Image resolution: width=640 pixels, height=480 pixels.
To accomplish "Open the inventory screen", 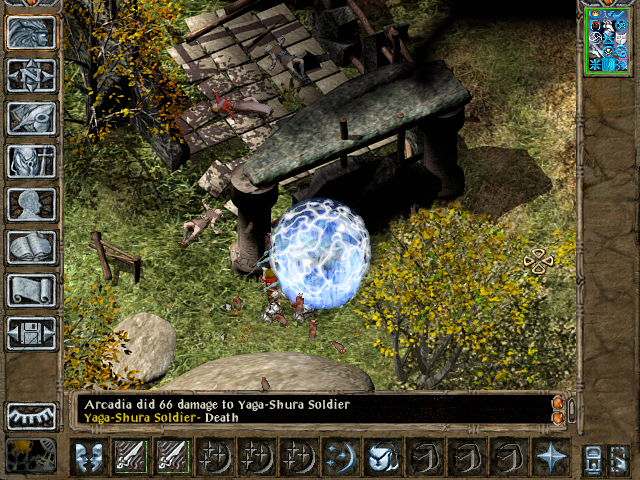I will tap(31, 161).
